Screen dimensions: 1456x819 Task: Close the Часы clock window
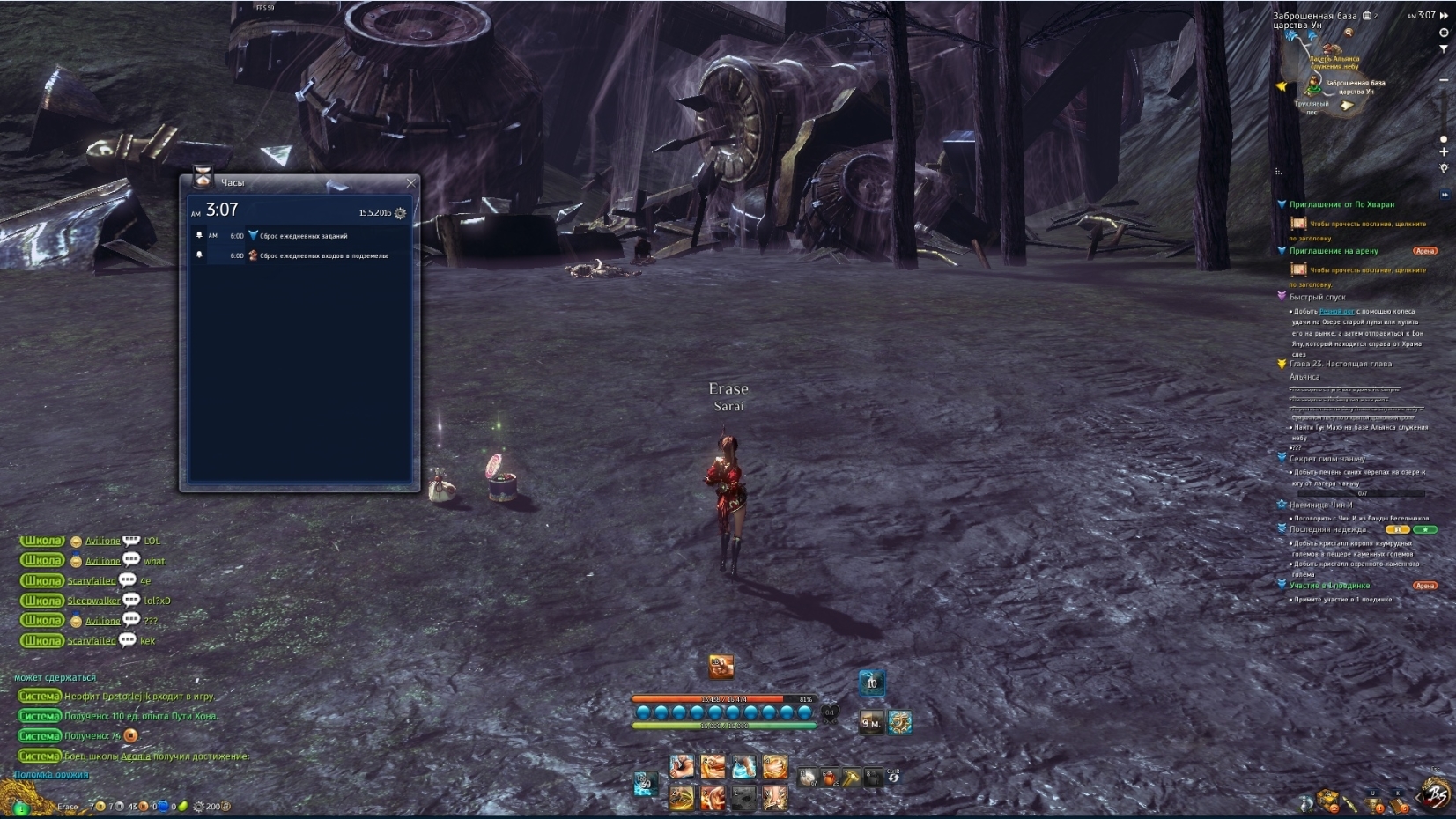pyautogui.click(x=410, y=183)
